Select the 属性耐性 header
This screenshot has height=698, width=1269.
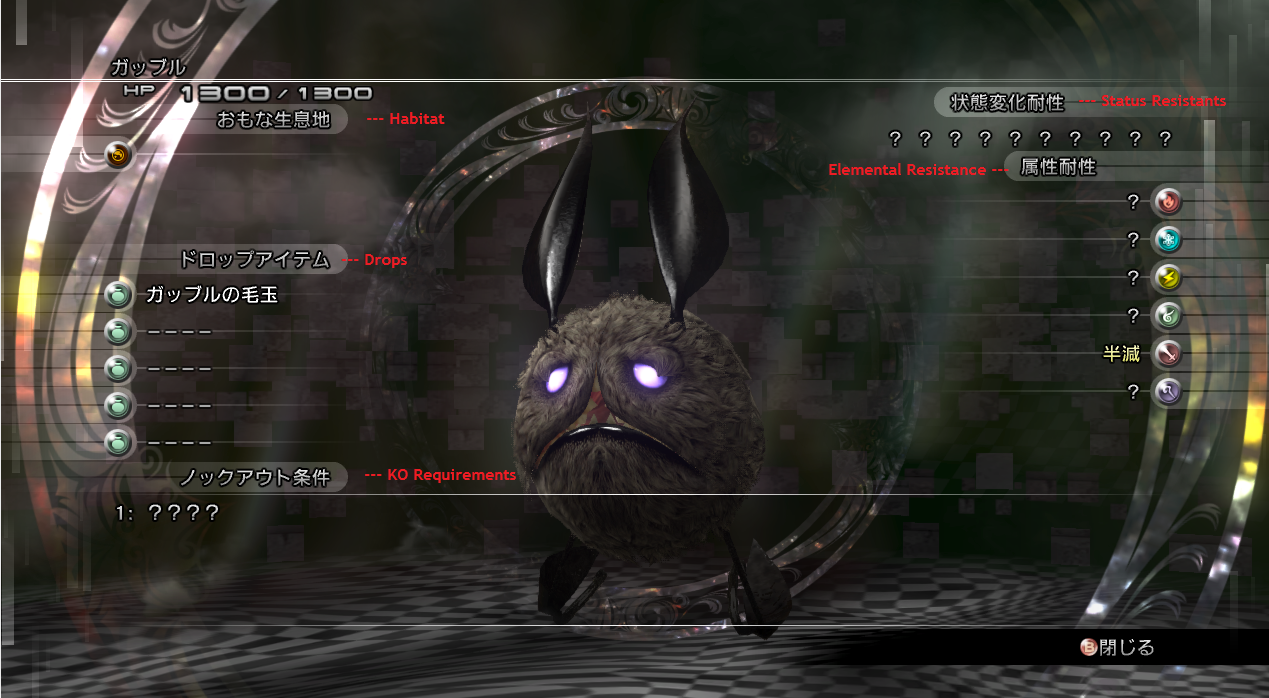pos(1057,168)
